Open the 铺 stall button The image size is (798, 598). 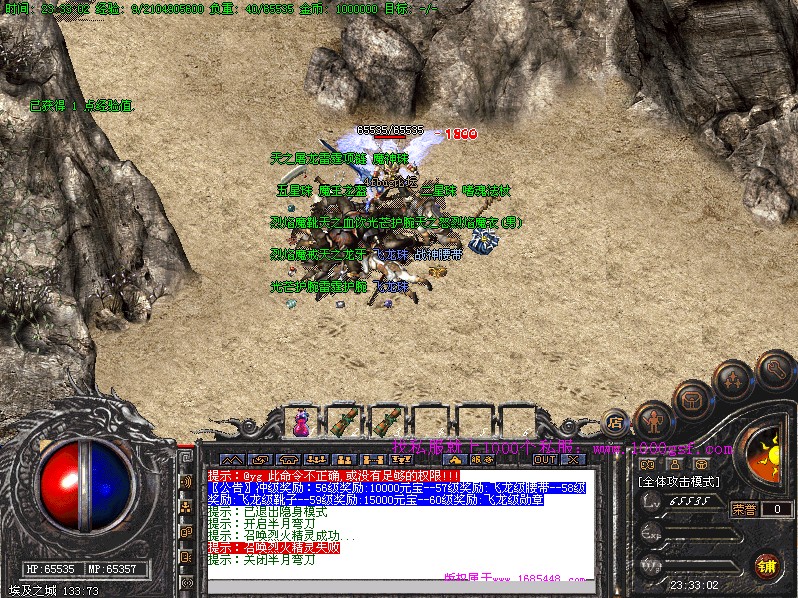[766, 565]
